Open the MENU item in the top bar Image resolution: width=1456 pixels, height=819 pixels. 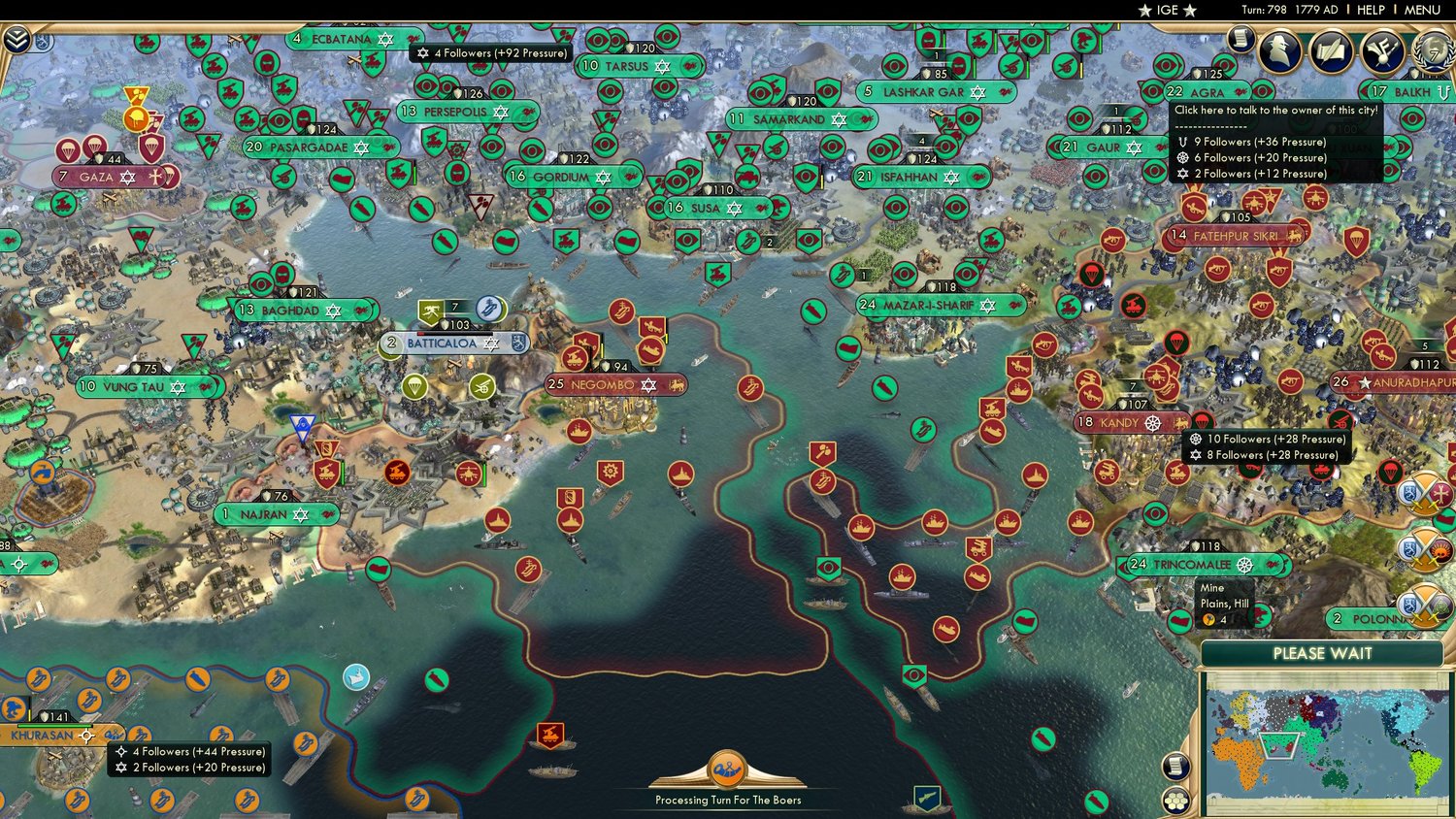1421,10
